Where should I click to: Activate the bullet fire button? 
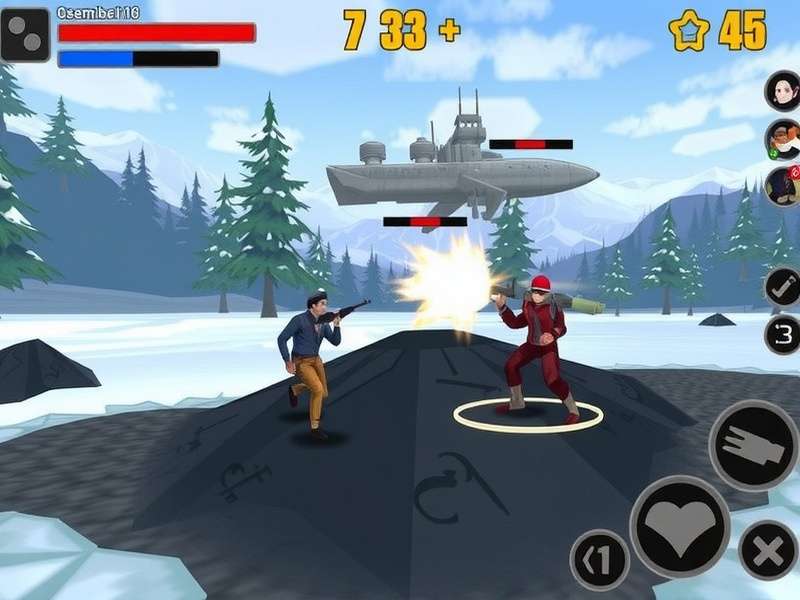(753, 445)
